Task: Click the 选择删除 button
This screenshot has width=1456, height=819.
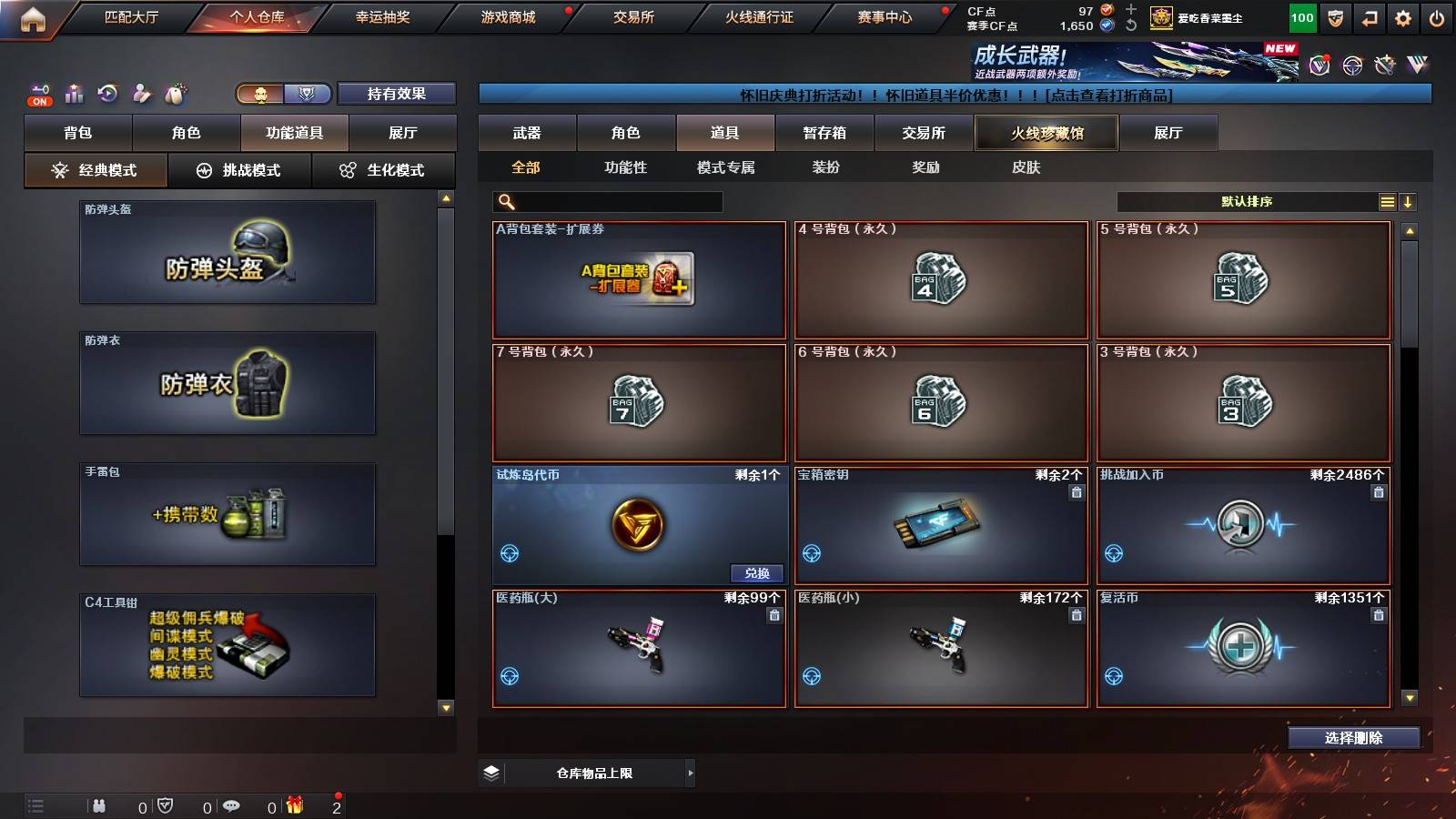Action: 1354,738
